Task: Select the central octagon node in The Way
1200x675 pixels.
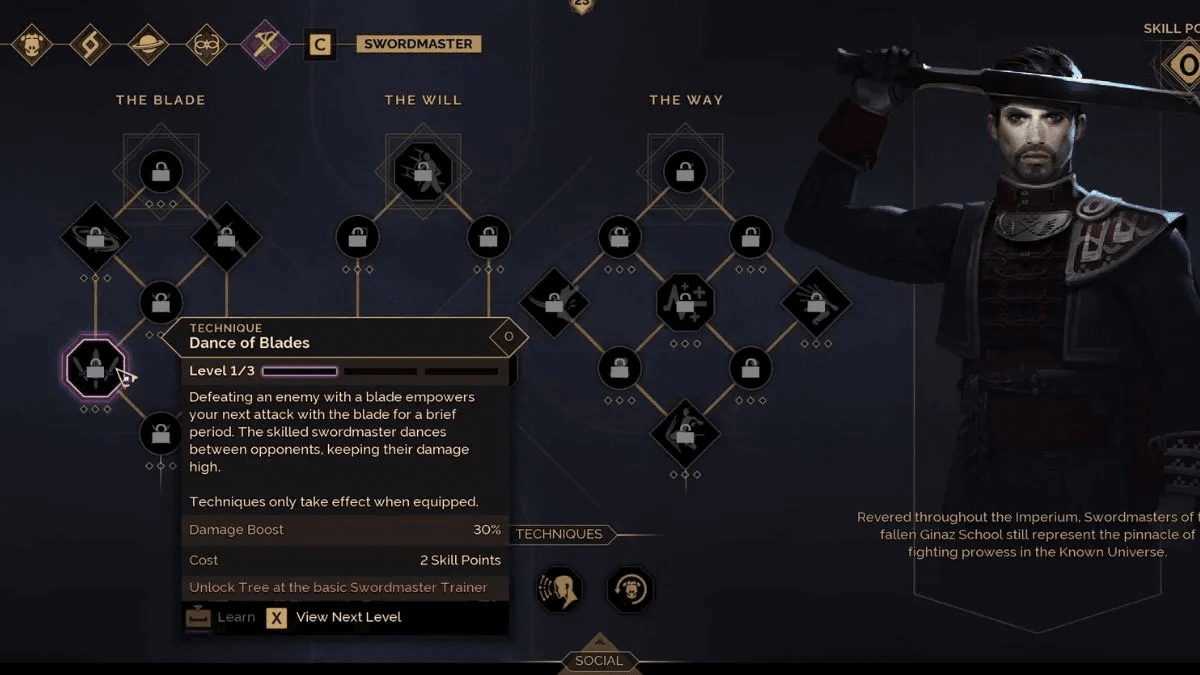Action: click(685, 301)
